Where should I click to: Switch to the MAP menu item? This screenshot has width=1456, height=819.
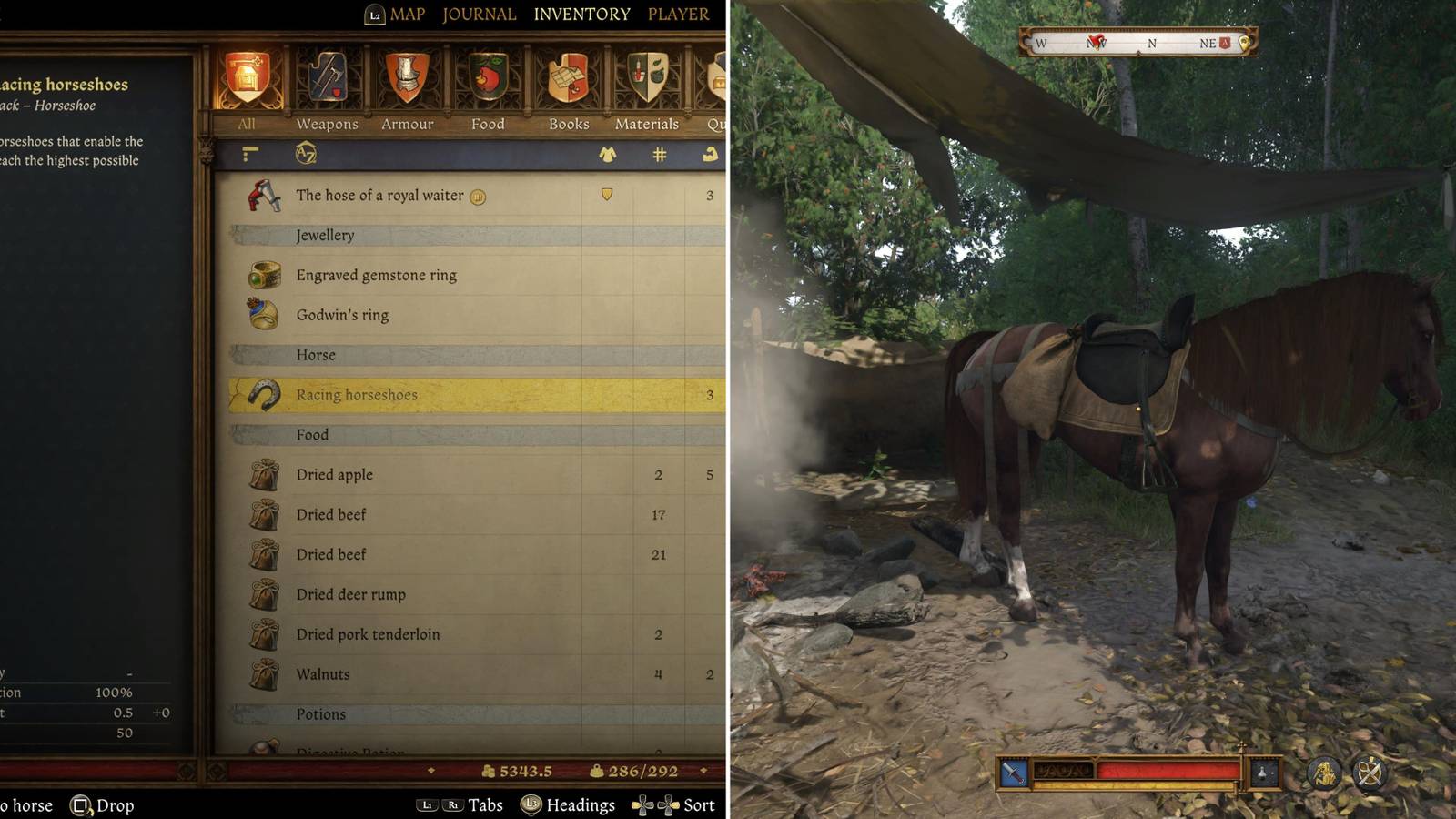(406, 15)
